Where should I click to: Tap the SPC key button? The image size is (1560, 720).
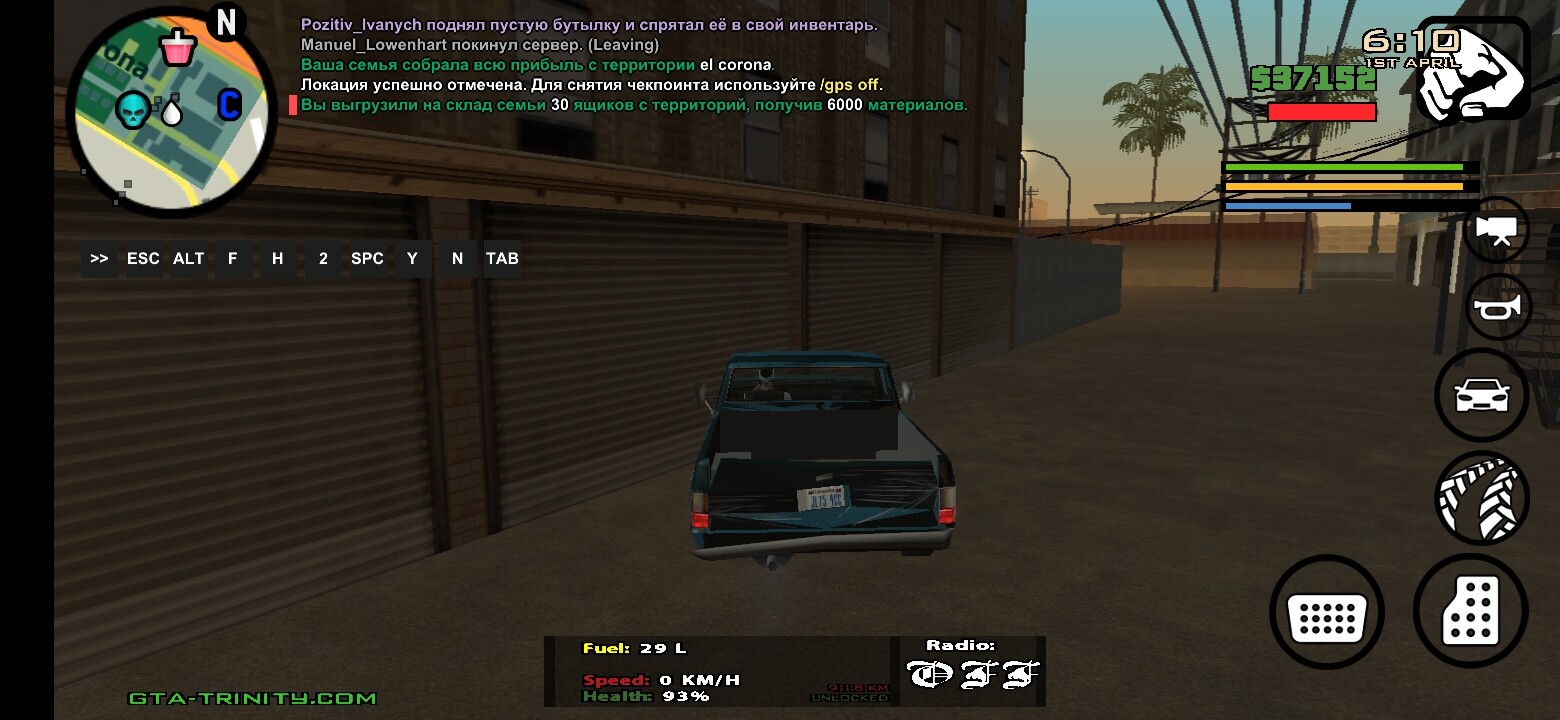point(367,258)
